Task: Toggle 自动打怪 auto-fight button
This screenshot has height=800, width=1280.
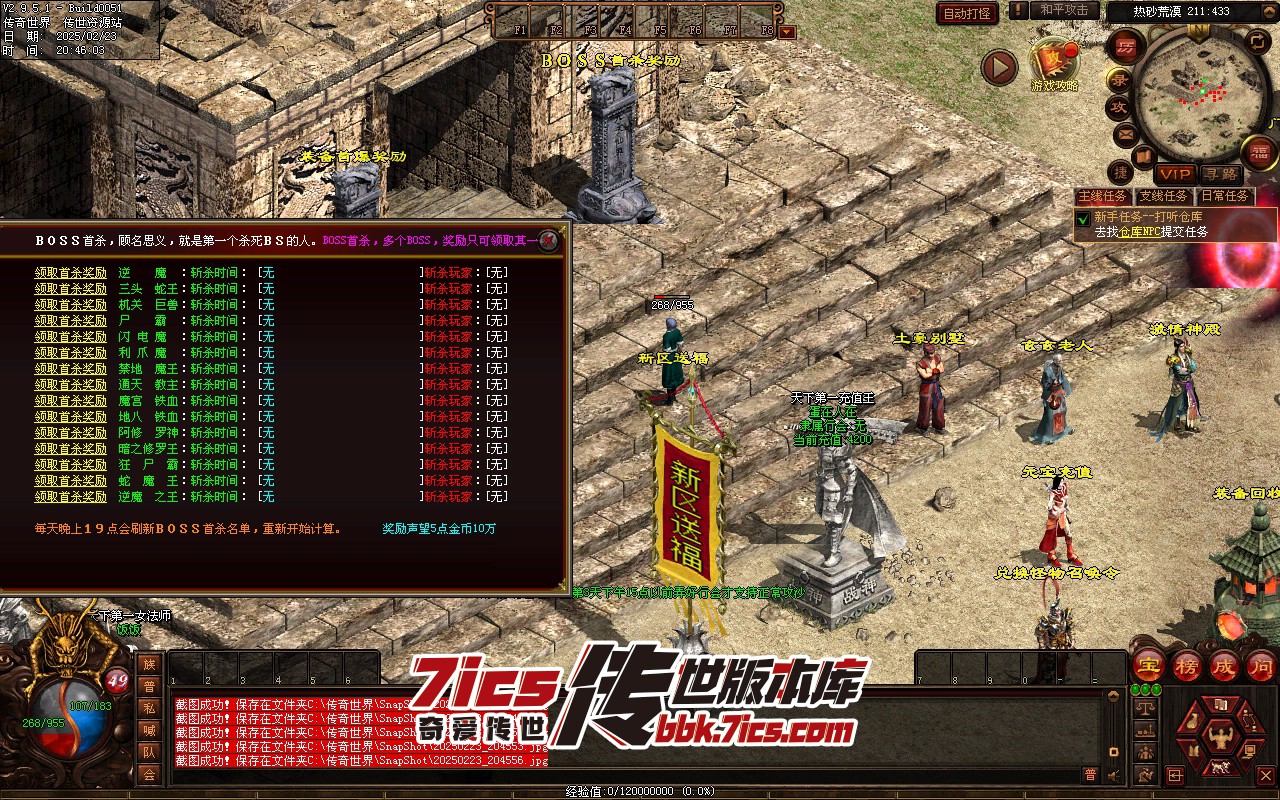Action: click(x=967, y=13)
